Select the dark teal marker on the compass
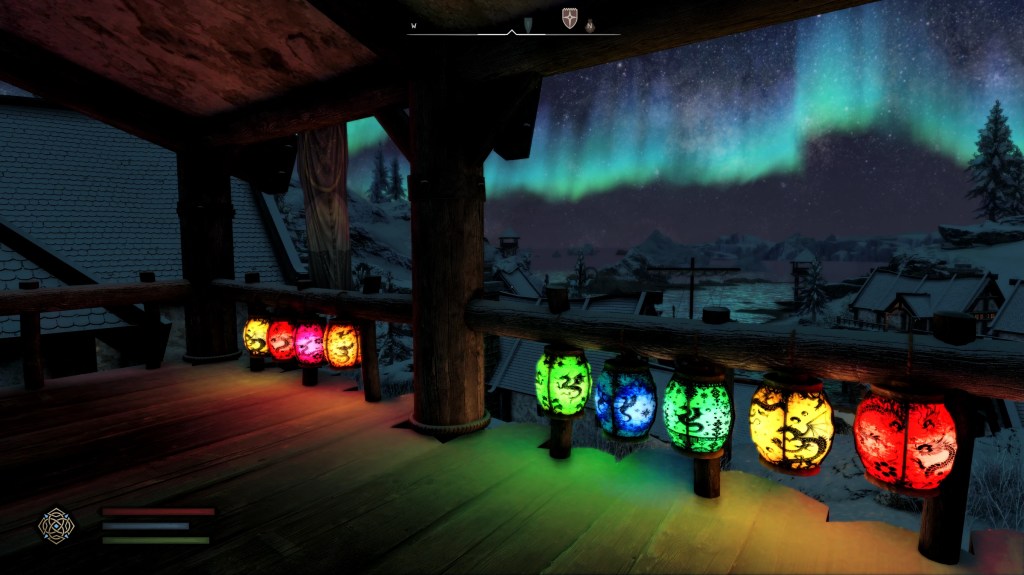 [x=528, y=23]
